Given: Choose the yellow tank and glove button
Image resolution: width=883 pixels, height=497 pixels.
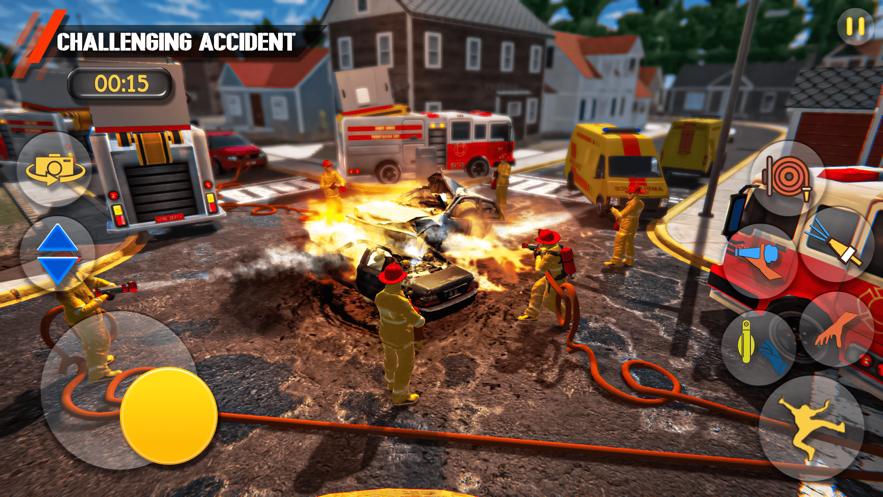Looking at the screenshot, I should click(x=757, y=347).
